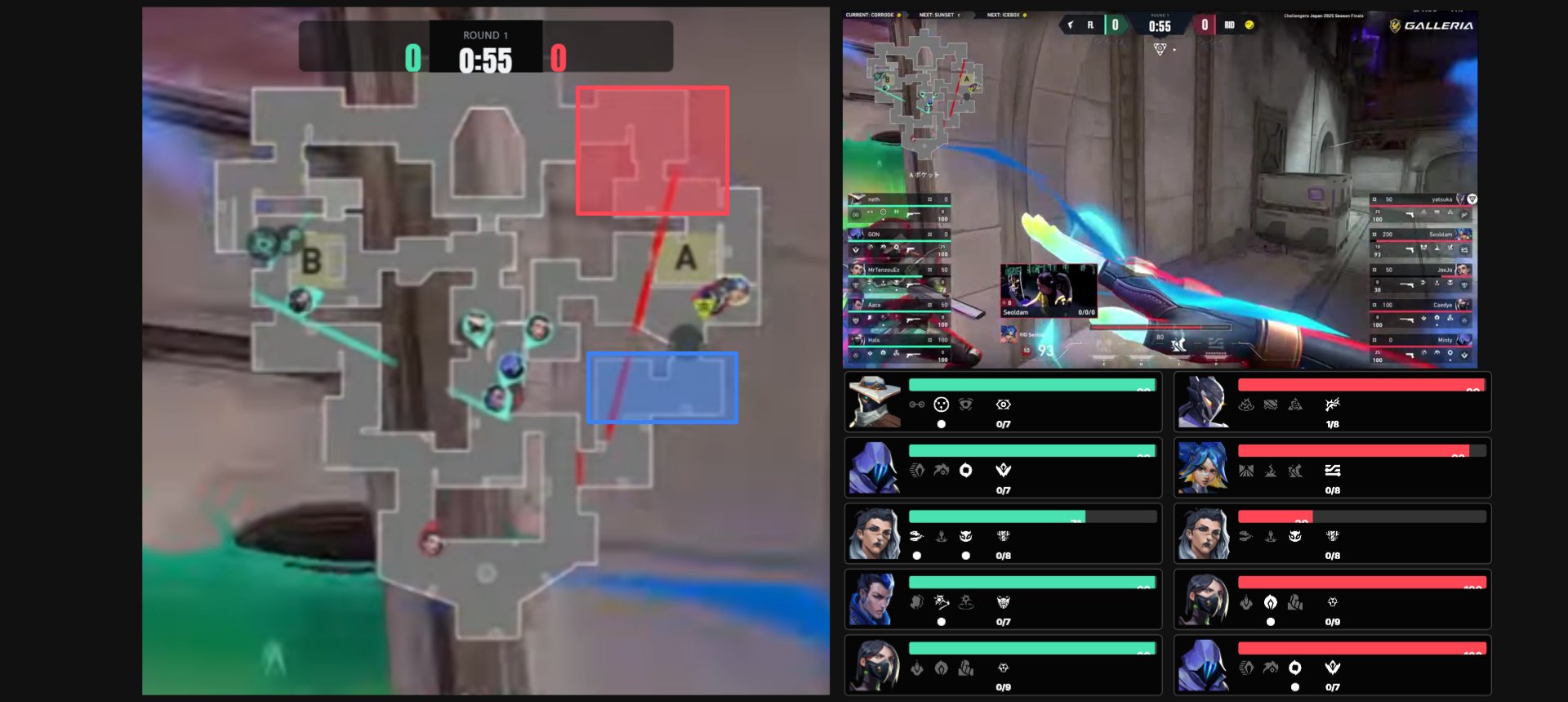Click Yoru's Dimensional Drift ultimate icon

[1004, 602]
